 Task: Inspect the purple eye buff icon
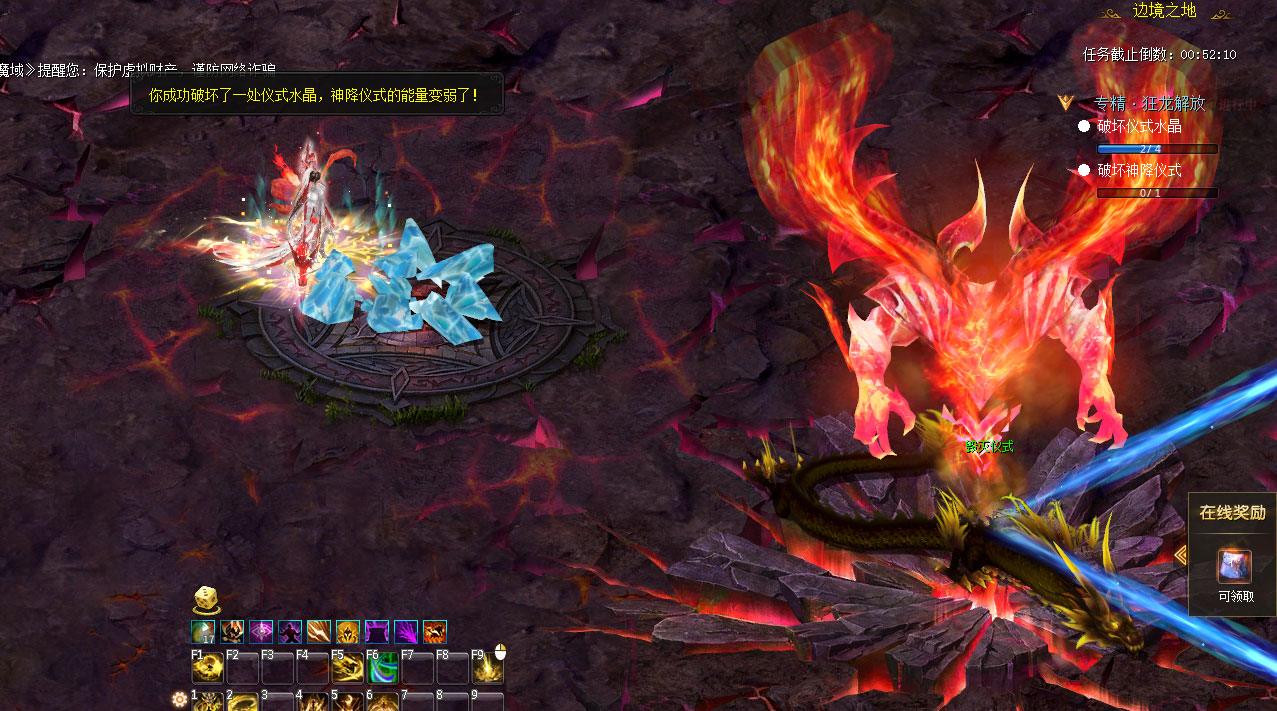click(x=261, y=632)
